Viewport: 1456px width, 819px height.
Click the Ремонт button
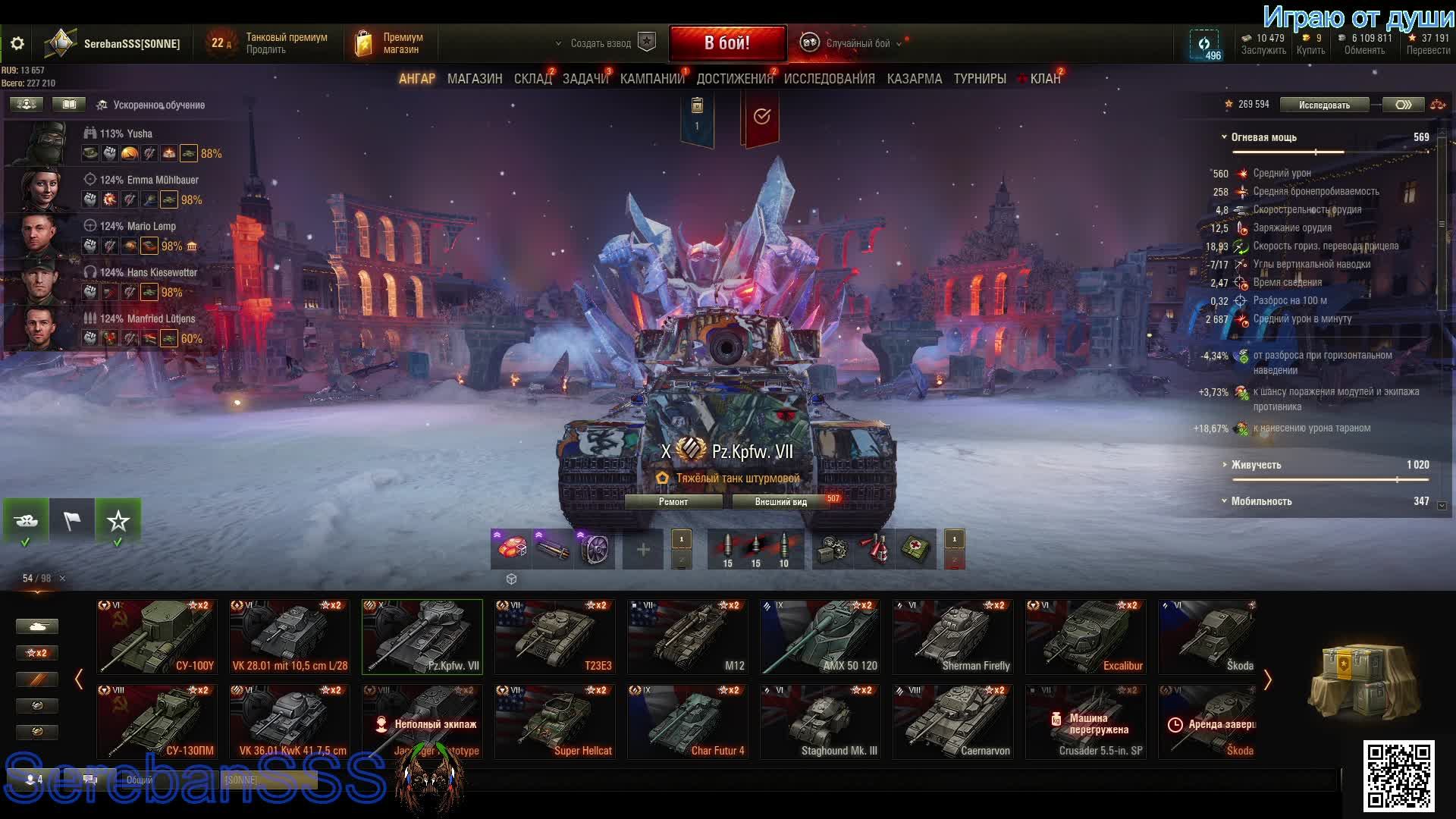tap(673, 502)
